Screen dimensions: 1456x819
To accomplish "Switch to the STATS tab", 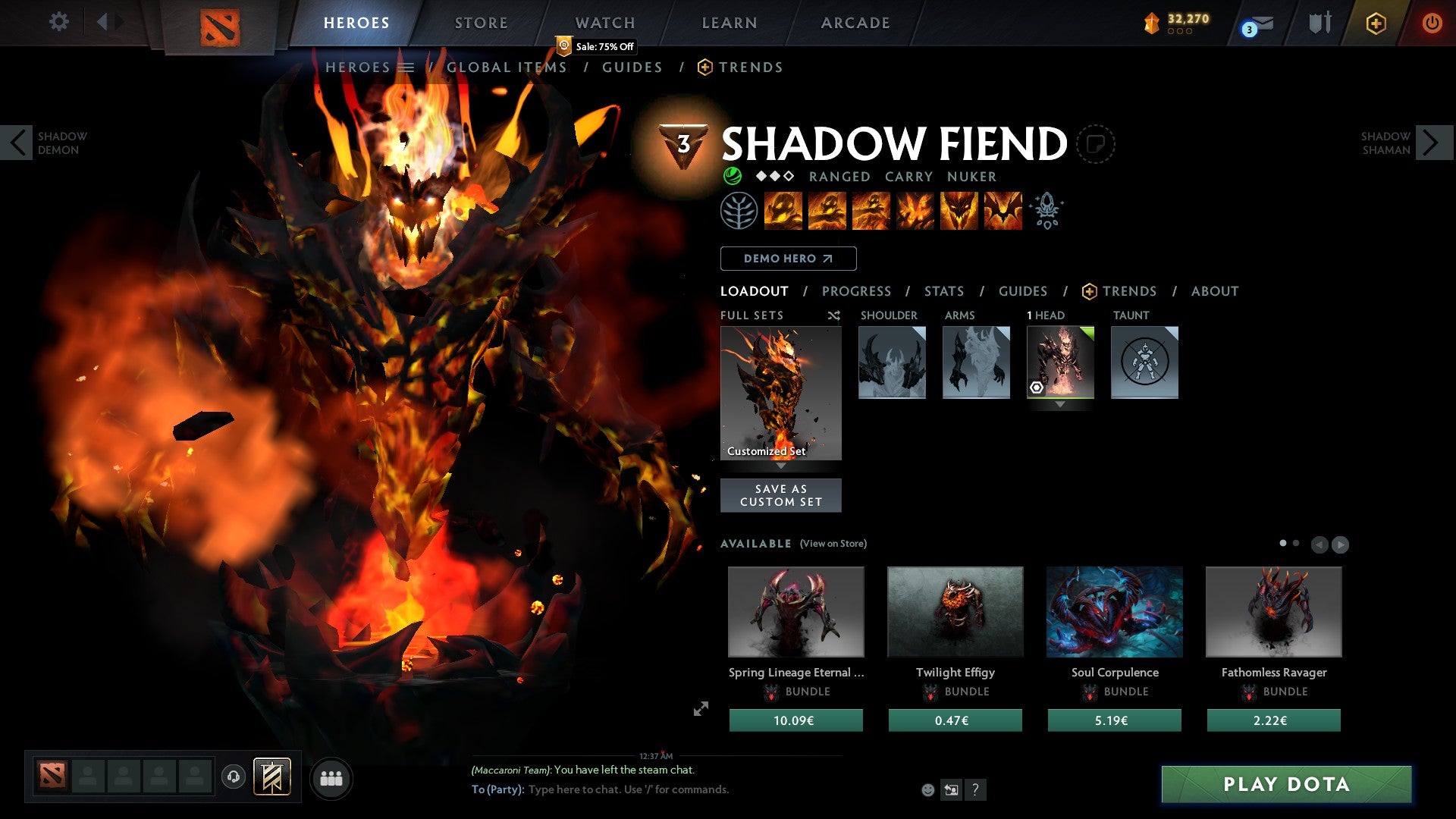I will tap(943, 291).
